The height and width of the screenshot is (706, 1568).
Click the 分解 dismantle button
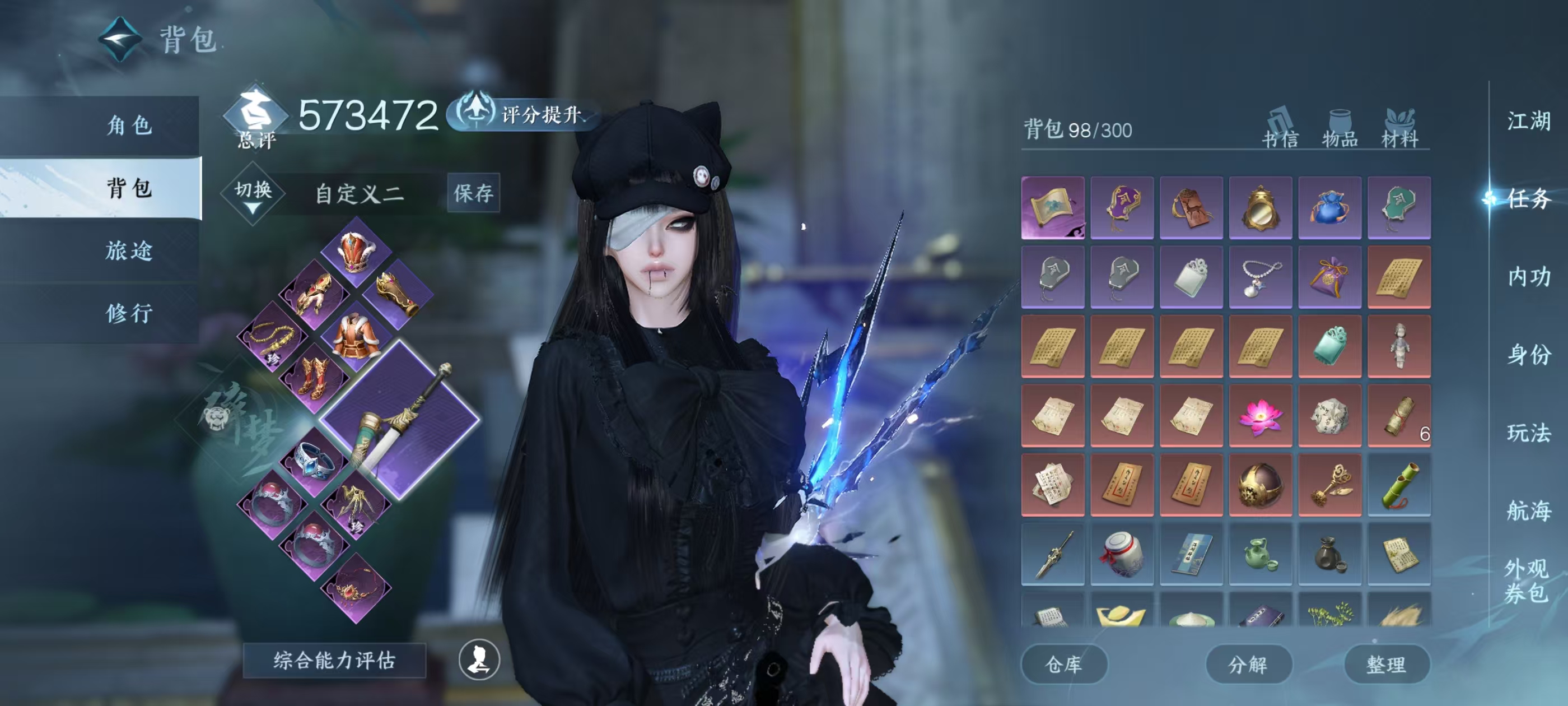[x=1248, y=664]
